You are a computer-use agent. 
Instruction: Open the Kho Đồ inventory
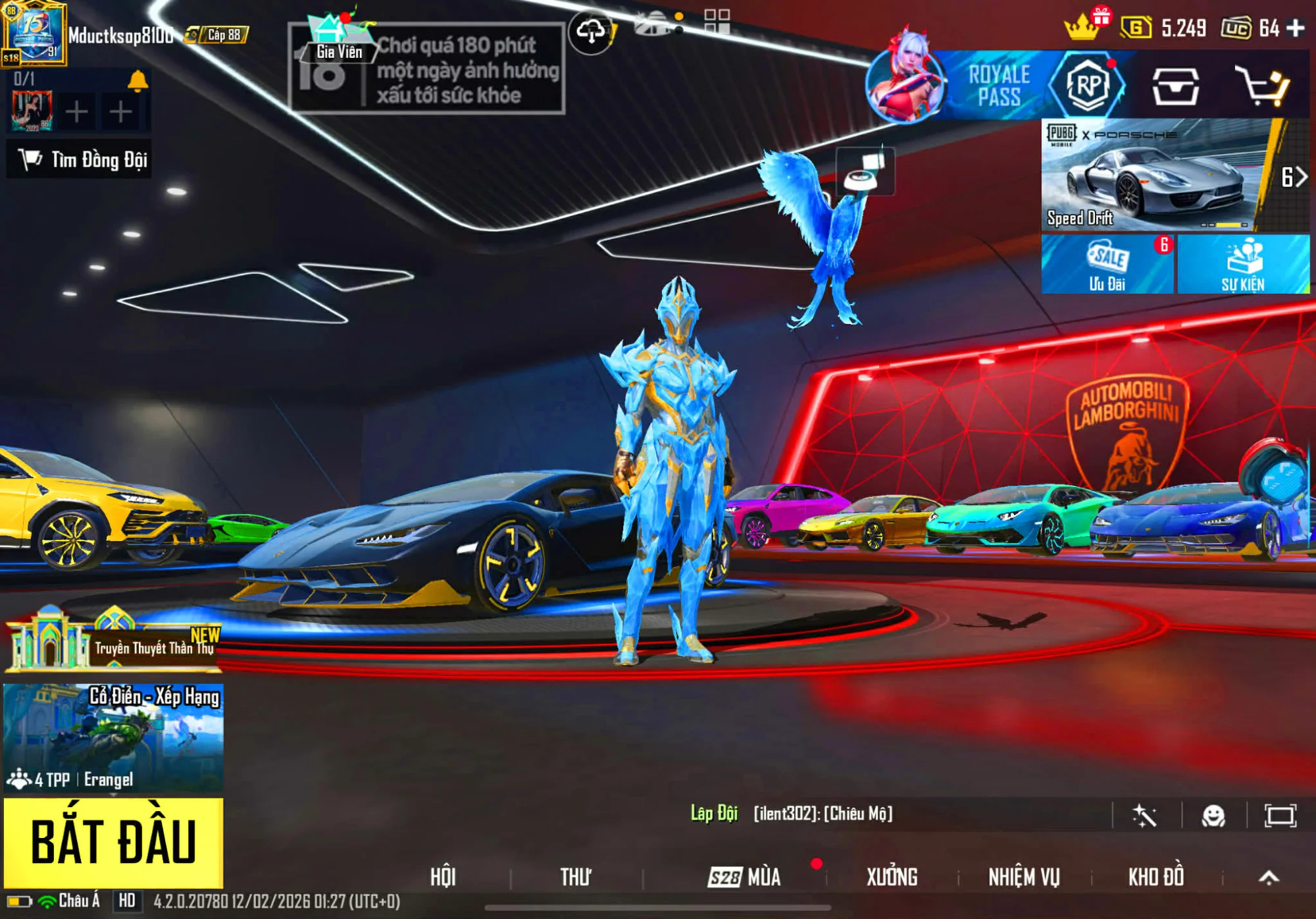pos(1156,877)
